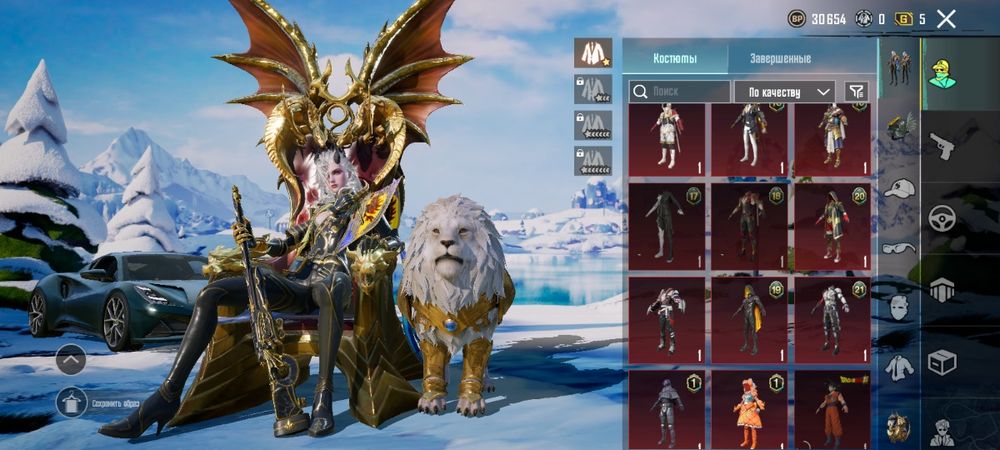Select the orange dress costume
Screen dimensions: 1000x450
click(748, 410)
